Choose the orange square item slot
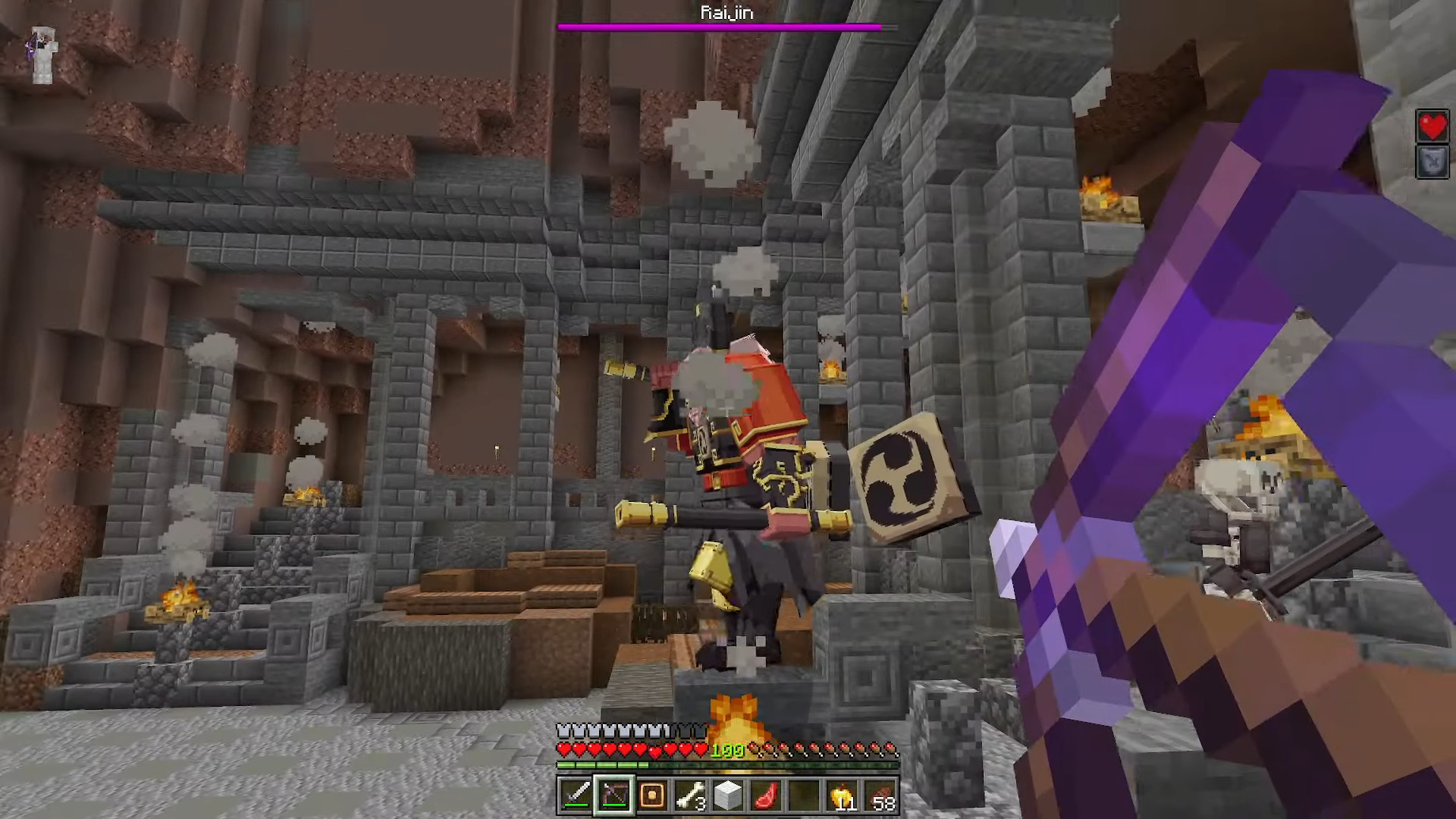The height and width of the screenshot is (819, 1456). pos(652,795)
